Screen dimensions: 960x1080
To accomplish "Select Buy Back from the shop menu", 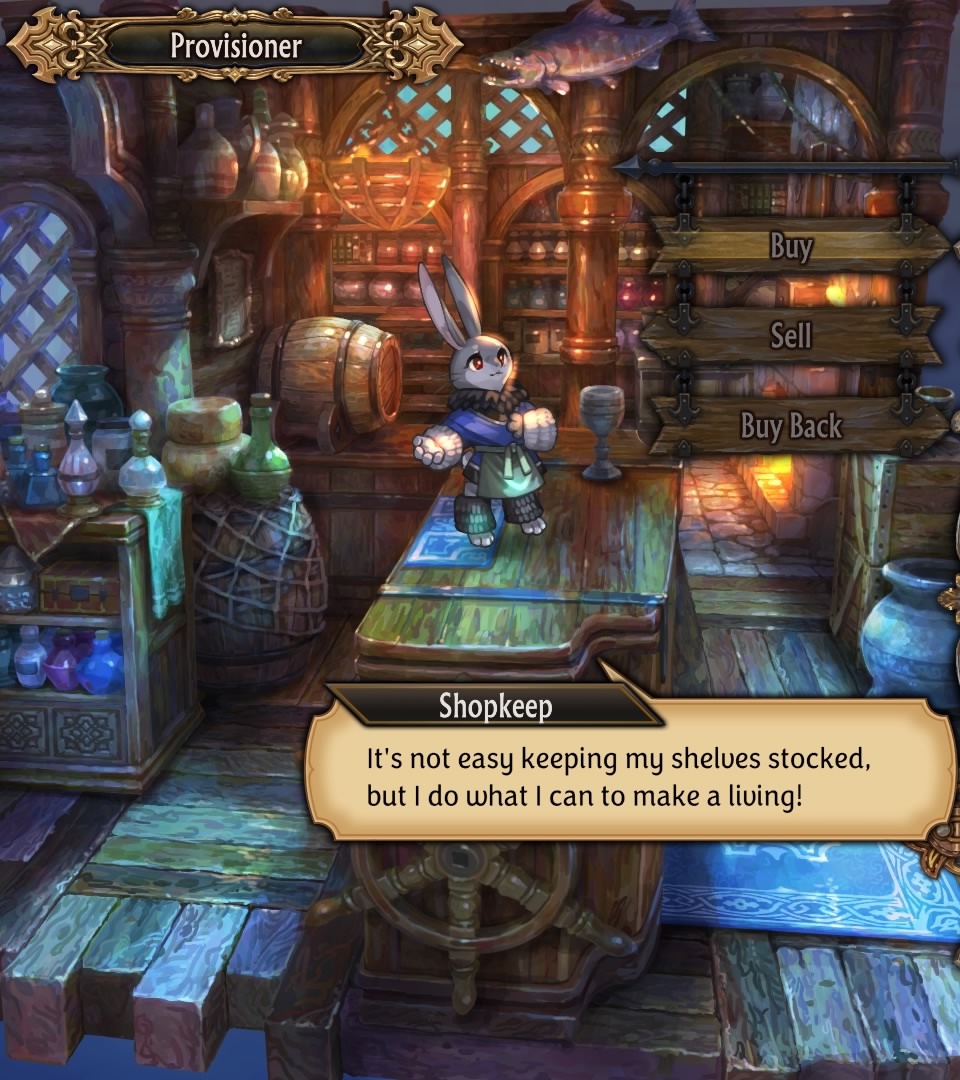I will pos(791,426).
